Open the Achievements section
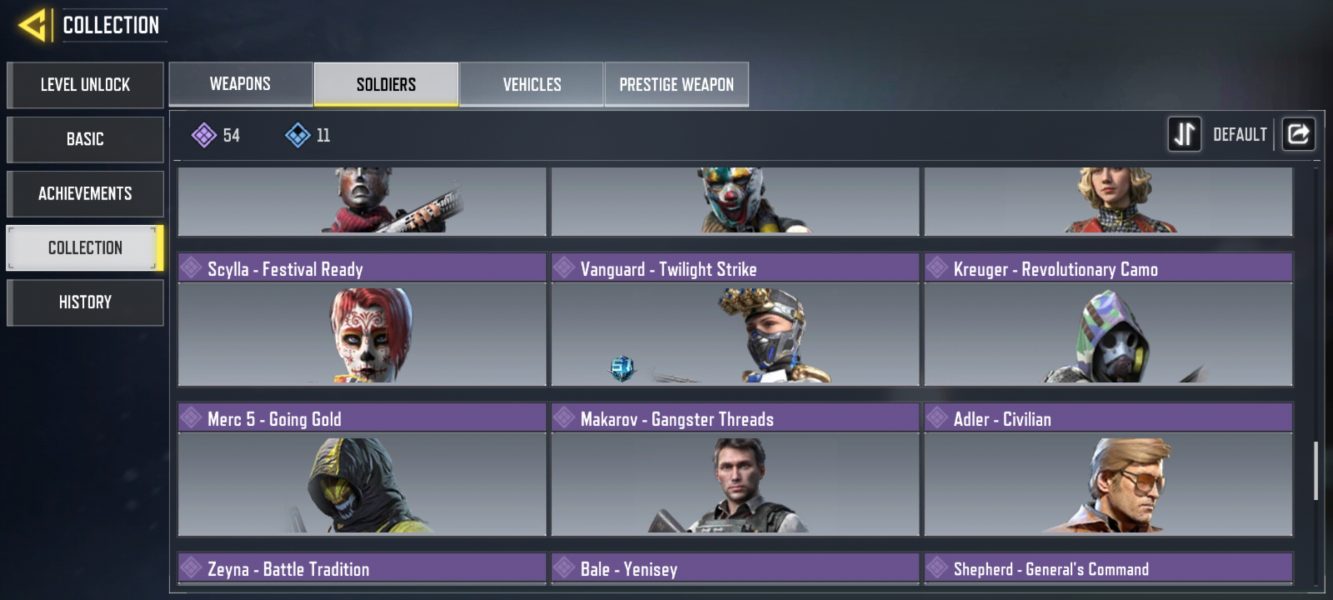 85,193
